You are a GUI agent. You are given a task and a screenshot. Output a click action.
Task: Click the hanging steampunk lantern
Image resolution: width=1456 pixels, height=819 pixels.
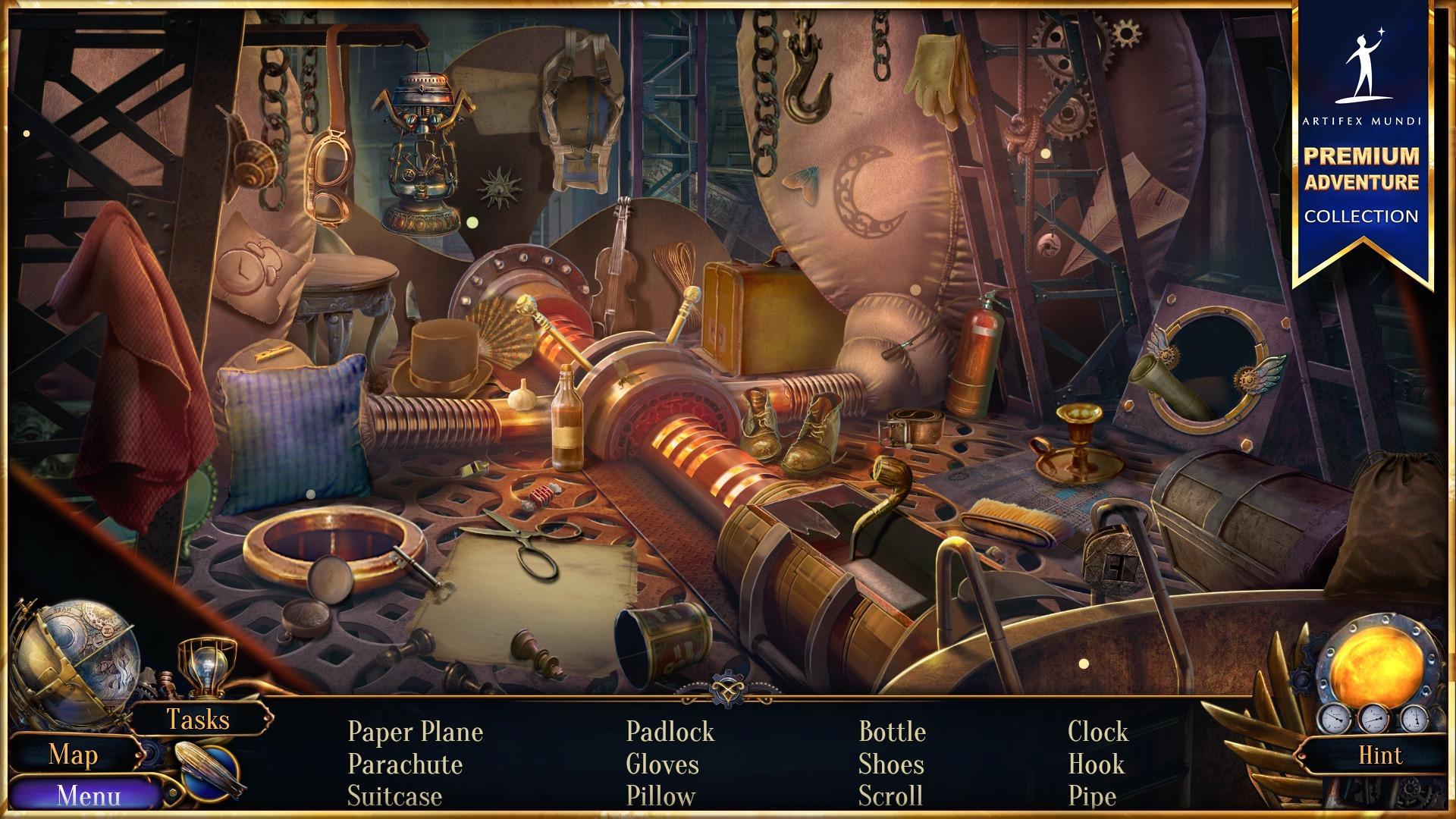pyautogui.click(x=421, y=152)
